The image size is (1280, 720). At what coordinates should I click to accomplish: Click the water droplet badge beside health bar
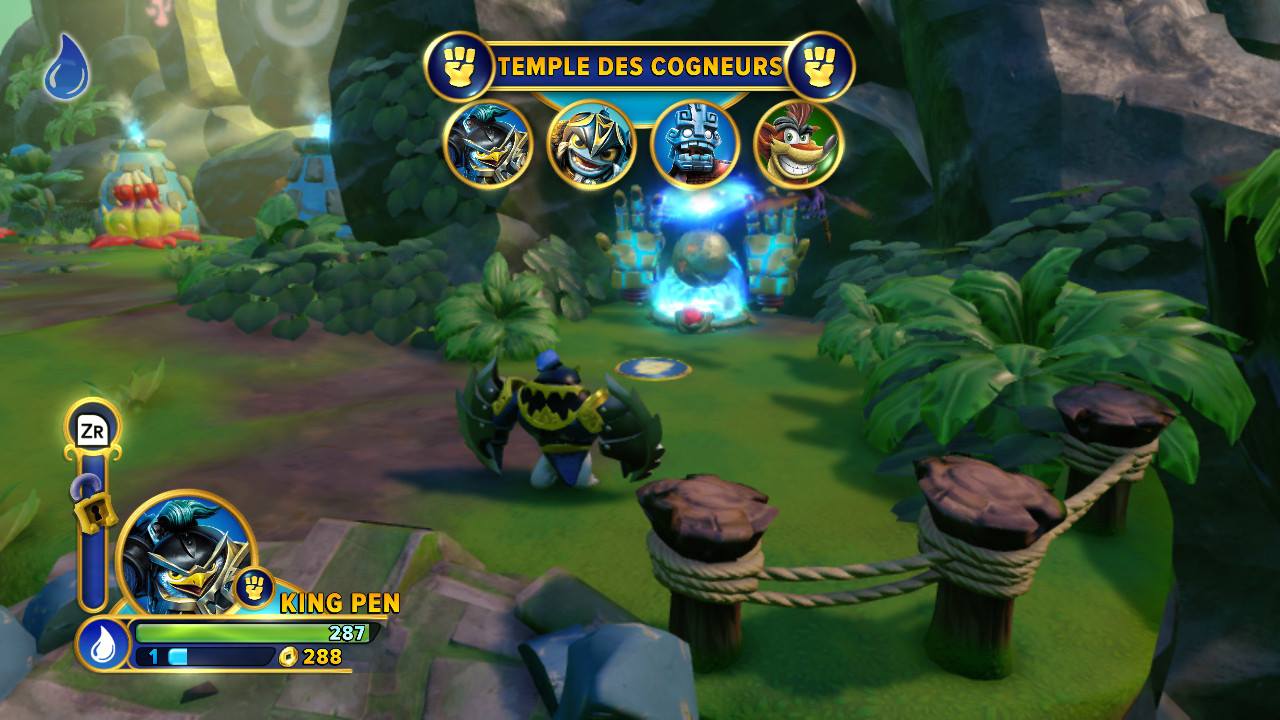[102, 645]
